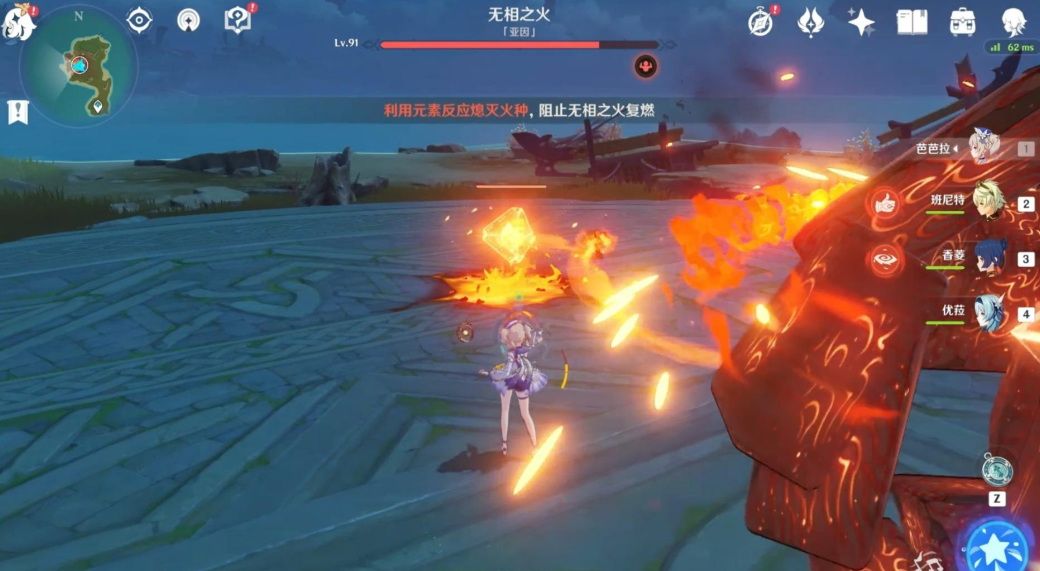The width and height of the screenshot is (1040, 571).
Task: Activate the blue star elemental burst
Action: [x=997, y=546]
